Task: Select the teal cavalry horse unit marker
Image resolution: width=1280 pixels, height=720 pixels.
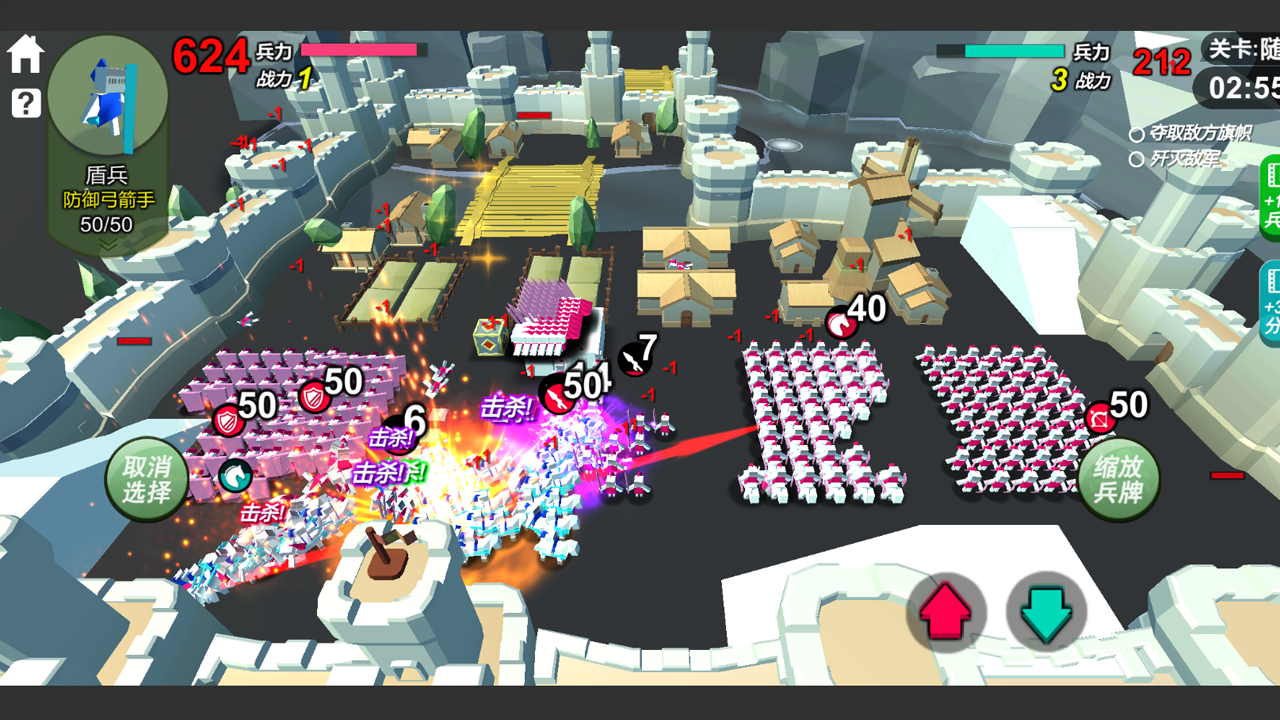Action: [x=235, y=476]
